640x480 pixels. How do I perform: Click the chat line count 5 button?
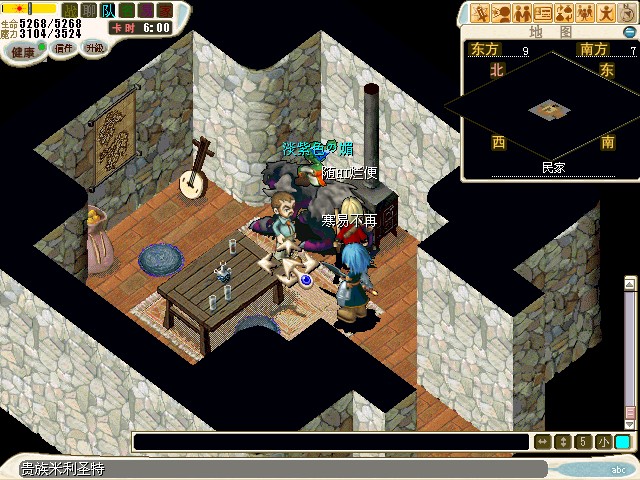pyautogui.click(x=582, y=442)
